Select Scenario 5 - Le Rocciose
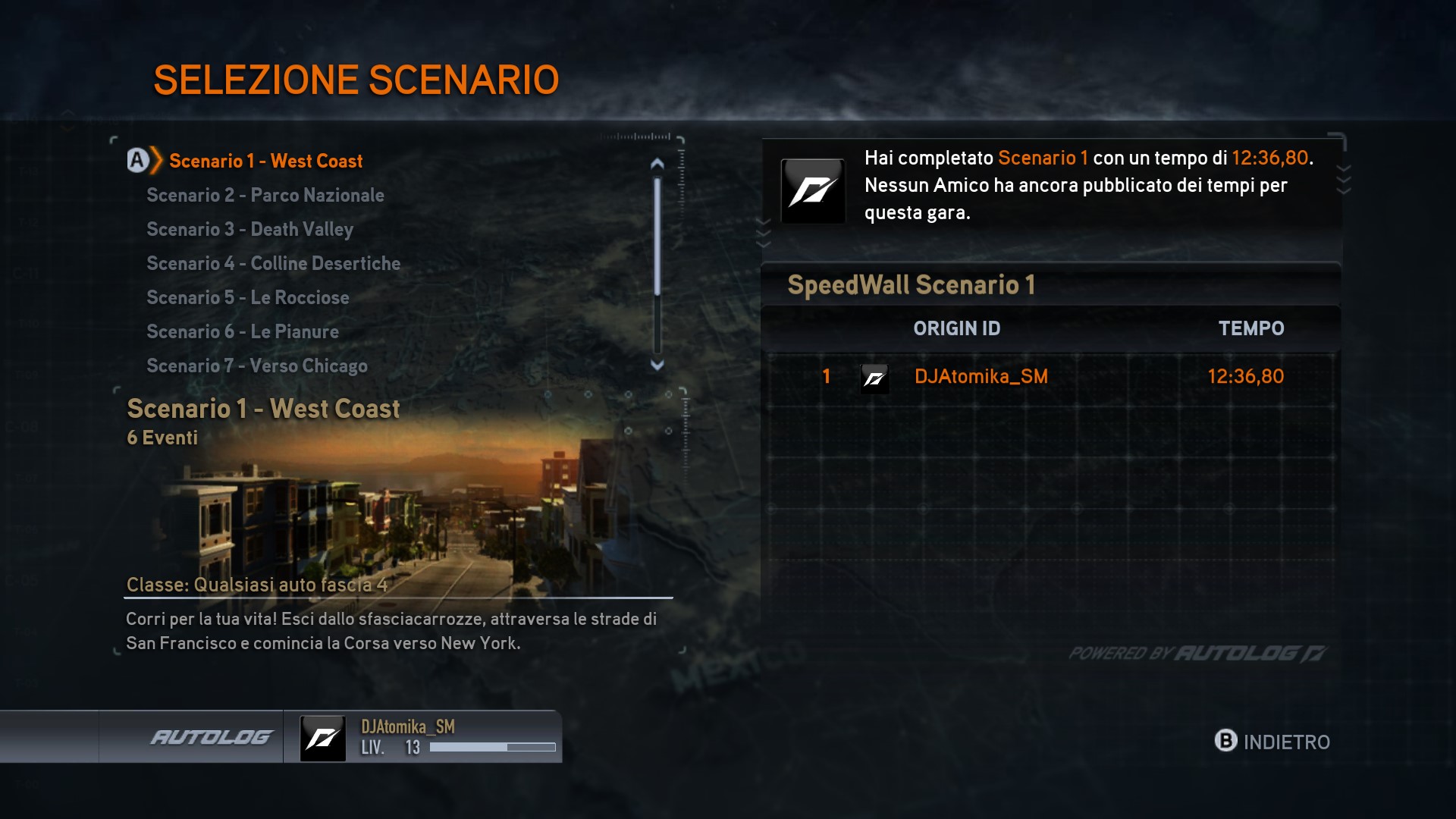Viewport: 1456px width, 819px height. [248, 298]
